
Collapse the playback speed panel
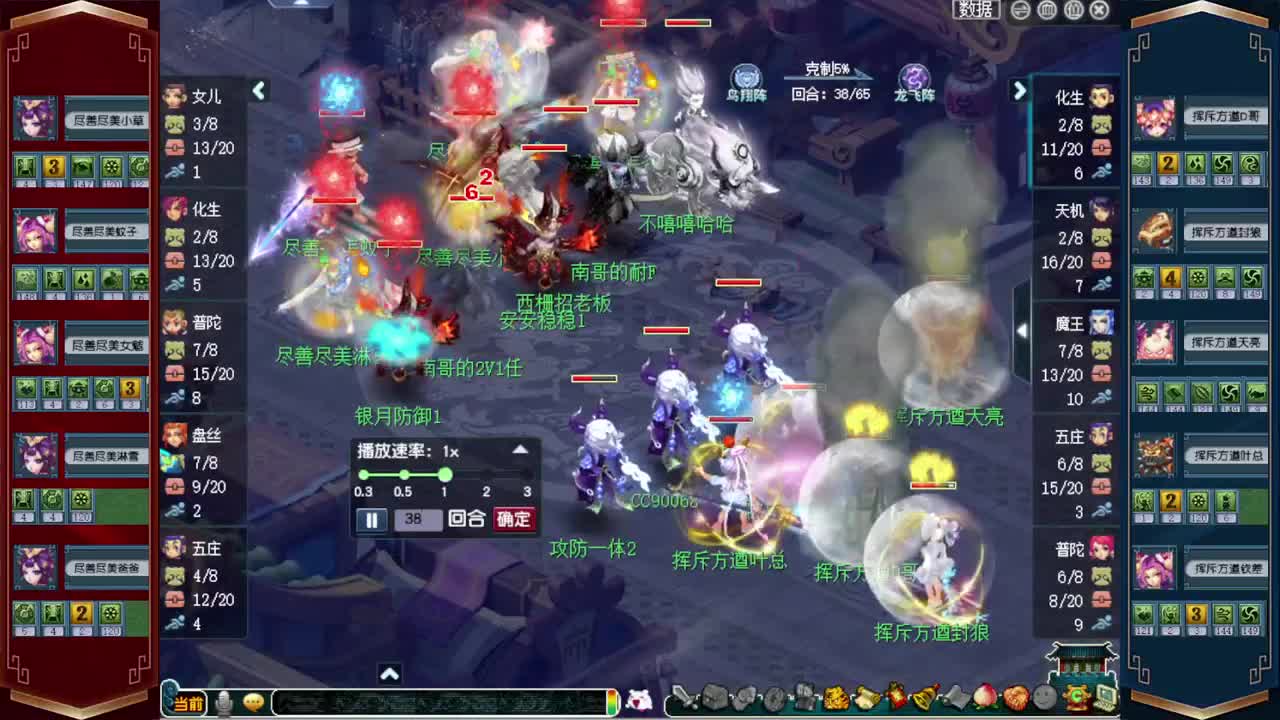(521, 450)
